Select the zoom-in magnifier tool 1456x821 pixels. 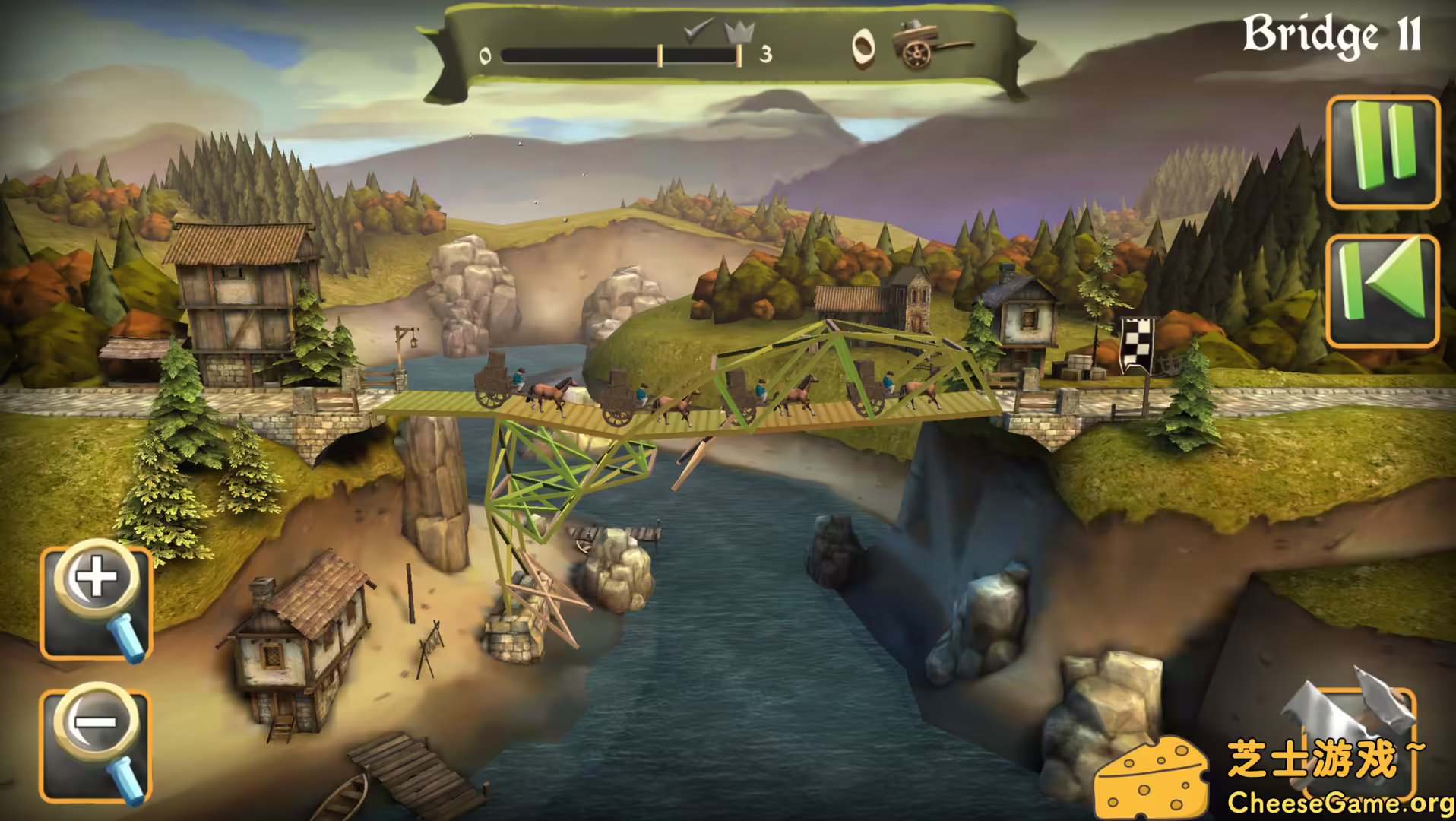(x=94, y=603)
